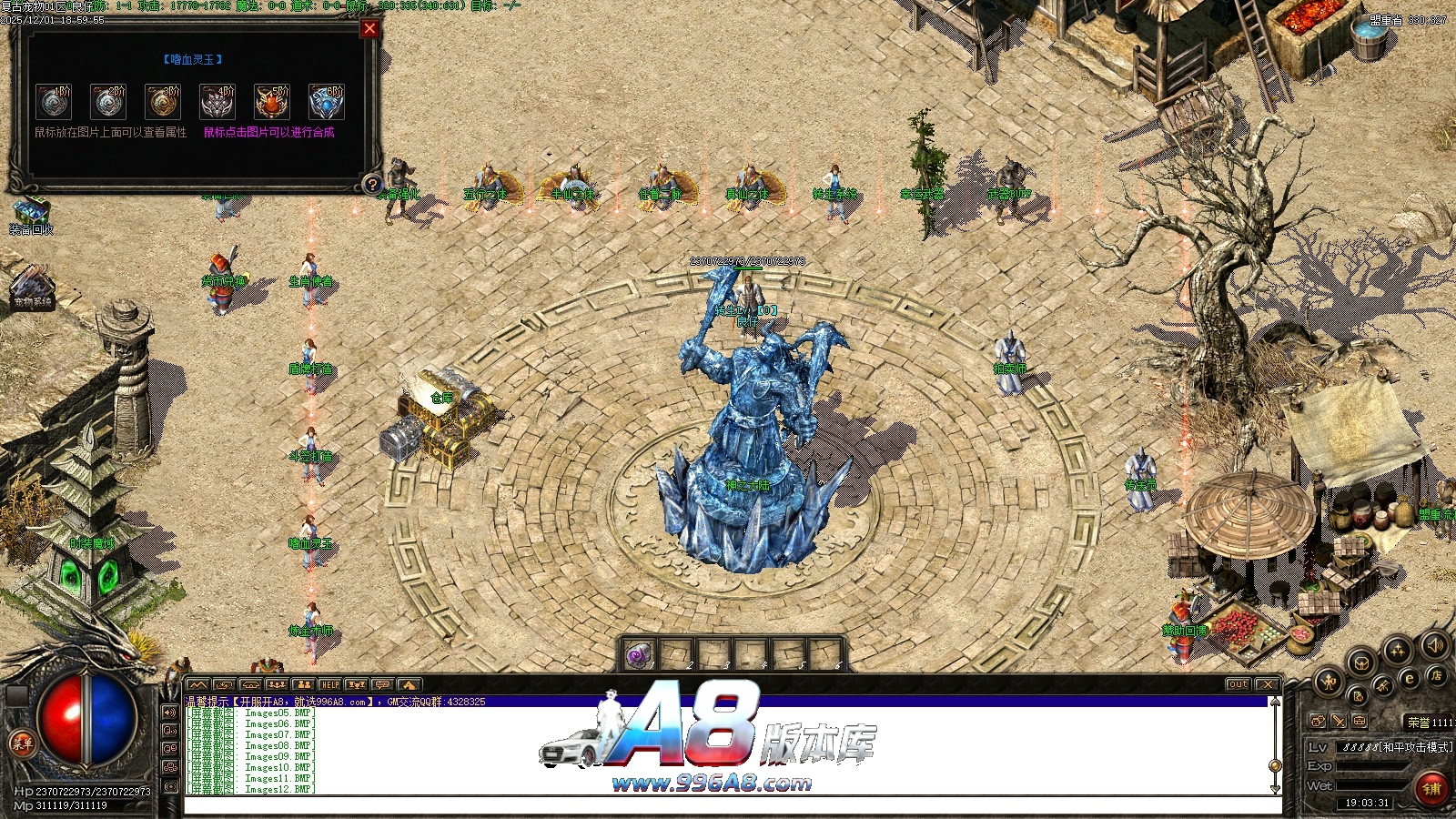Screen dimensions: 1456x819
Task: Open the 宠物系统 pet system icon
Action: (32, 284)
